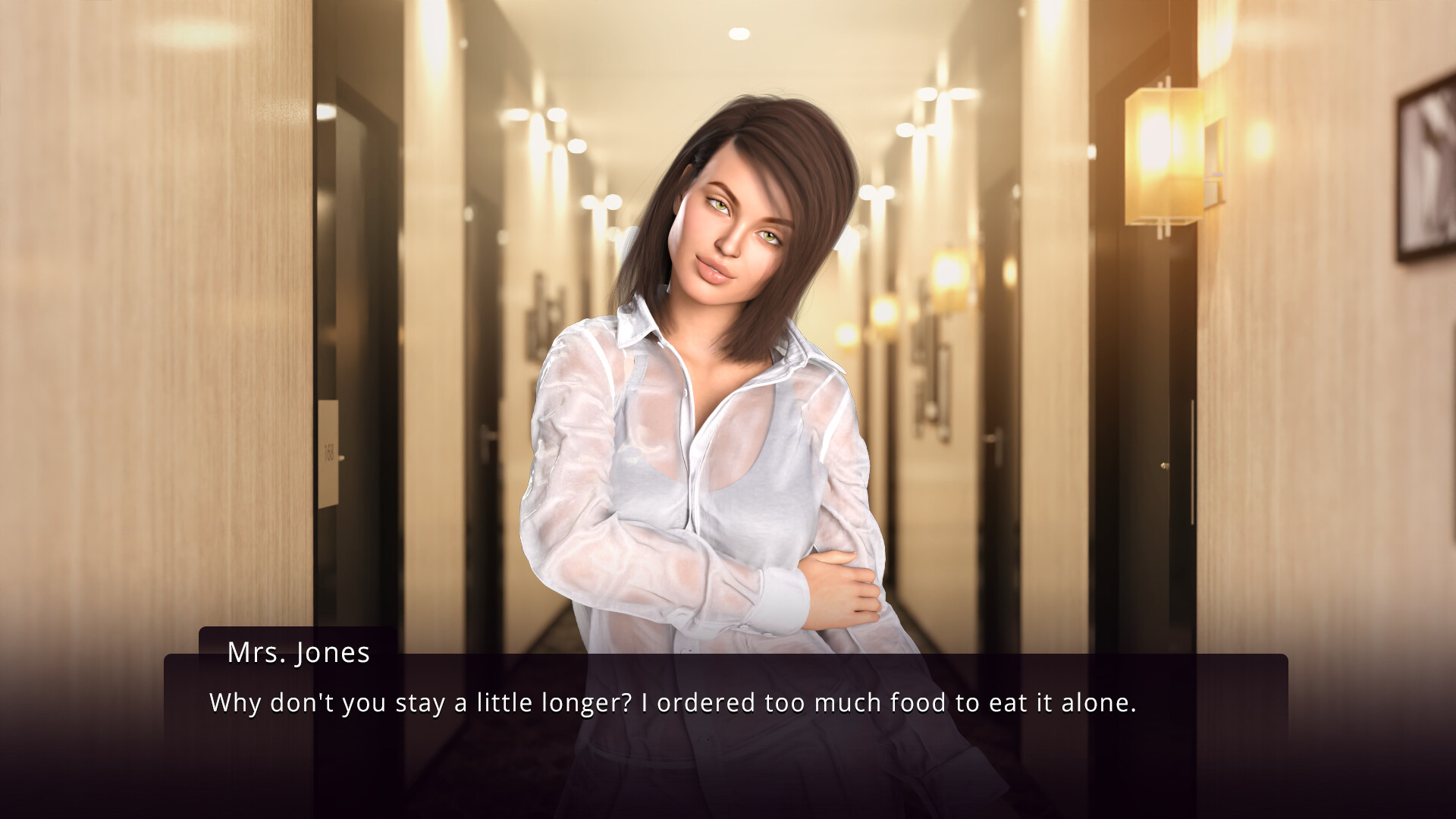This screenshot has height=819, width=1456.
Task: Click Mrs. Jones's character sprite
Action: point(720,455)
